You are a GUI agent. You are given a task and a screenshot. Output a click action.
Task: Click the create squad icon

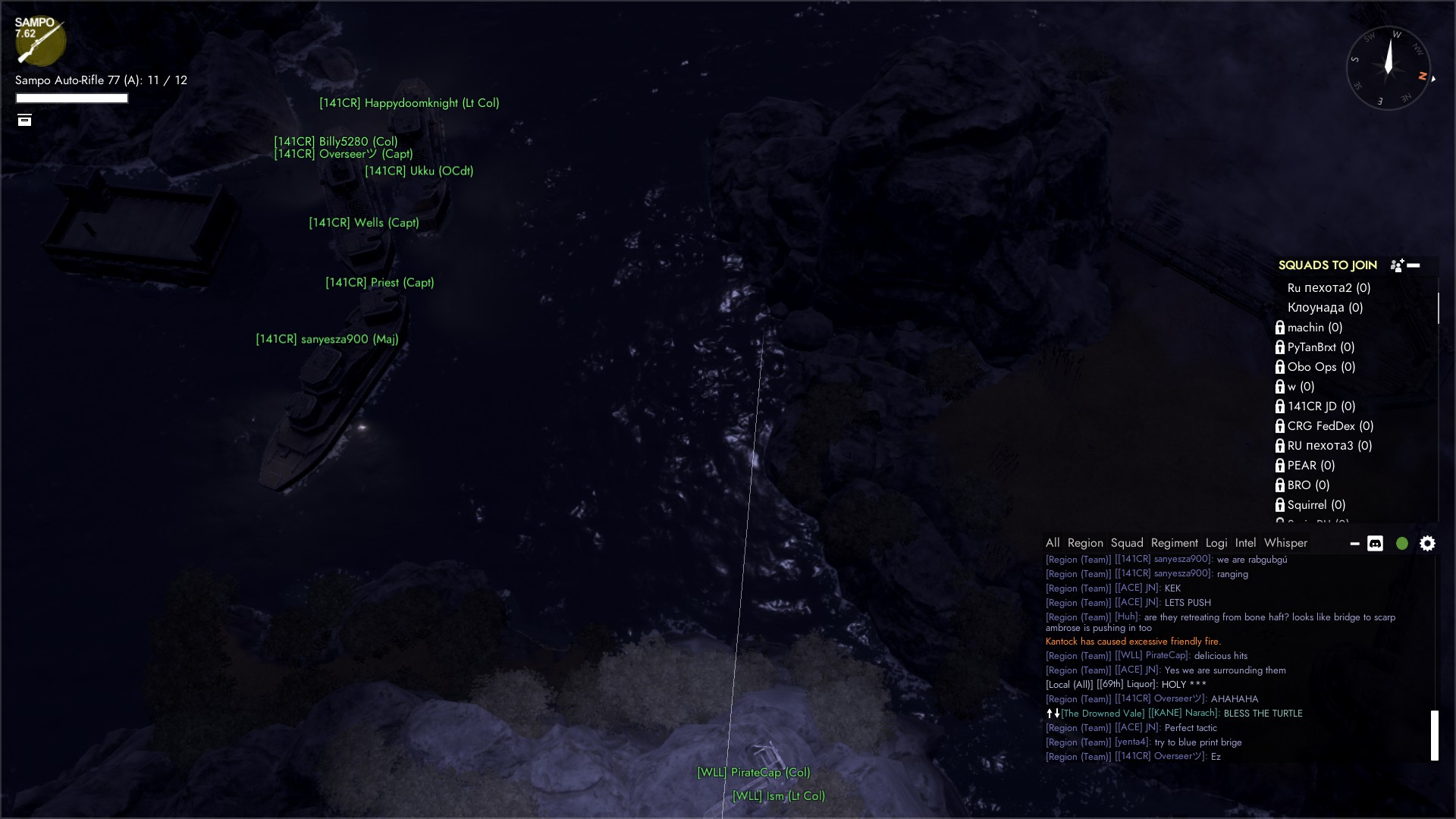1397,265
